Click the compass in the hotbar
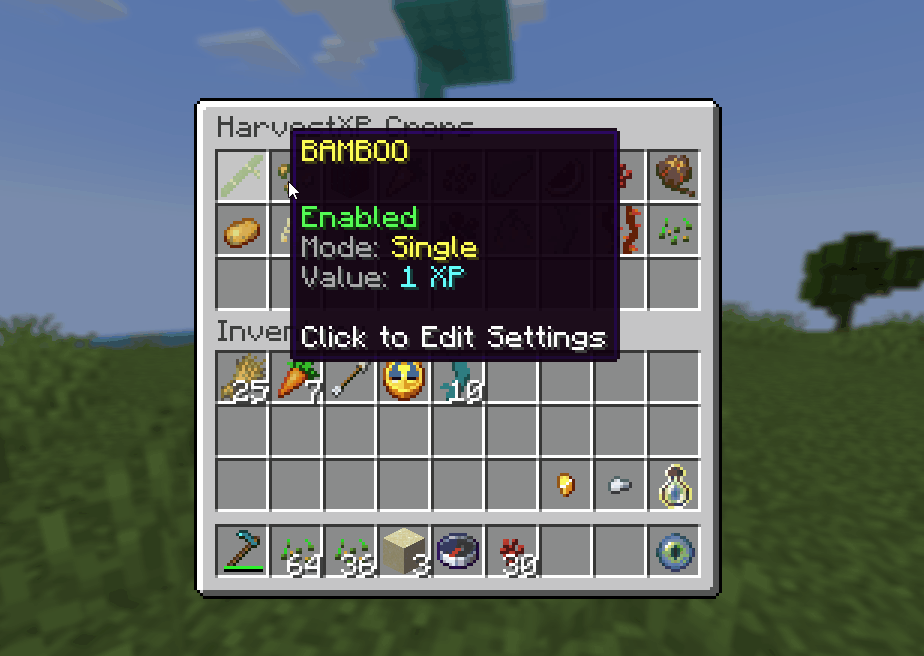Image resolution: width=924 pixels, height=656 pixels. tap(459, 551)
